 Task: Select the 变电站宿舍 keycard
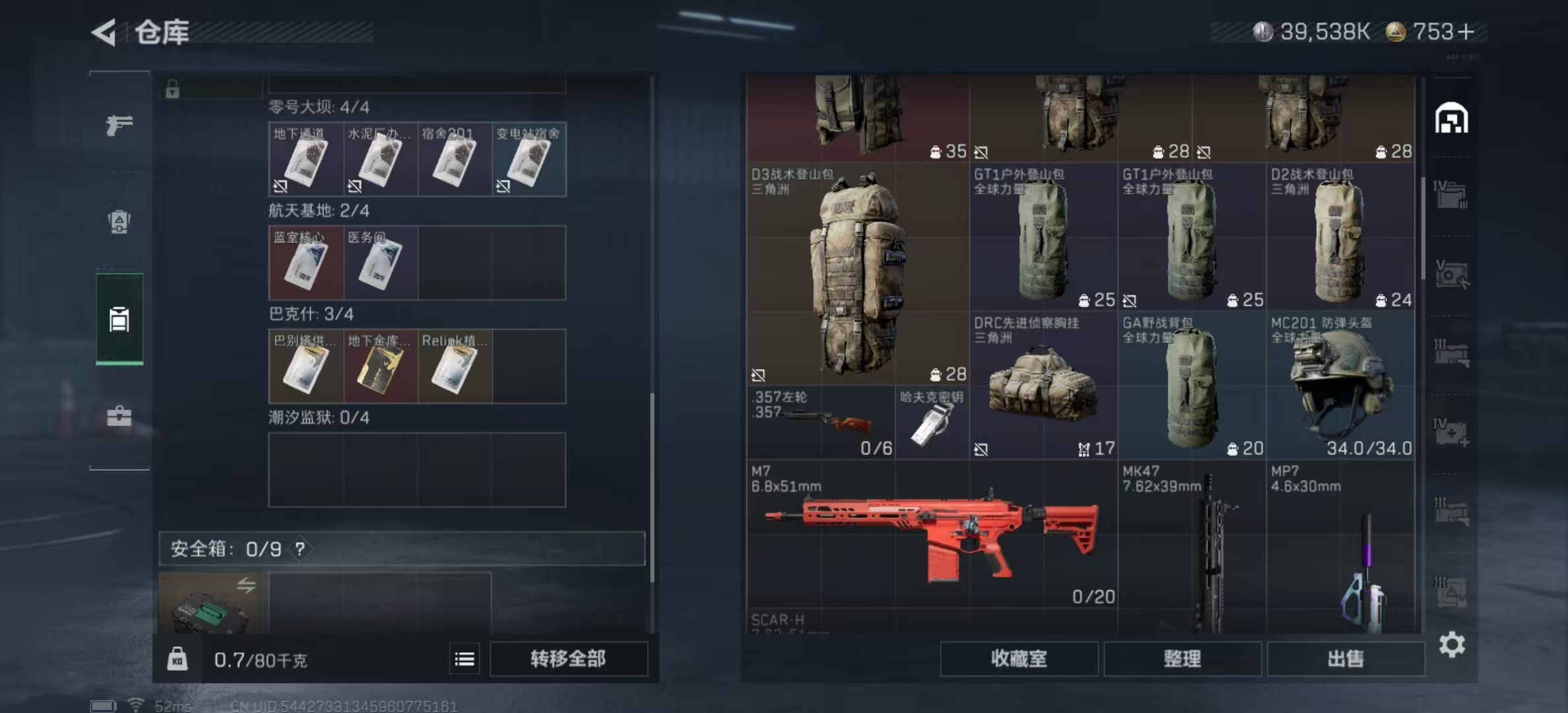(529, 159)
